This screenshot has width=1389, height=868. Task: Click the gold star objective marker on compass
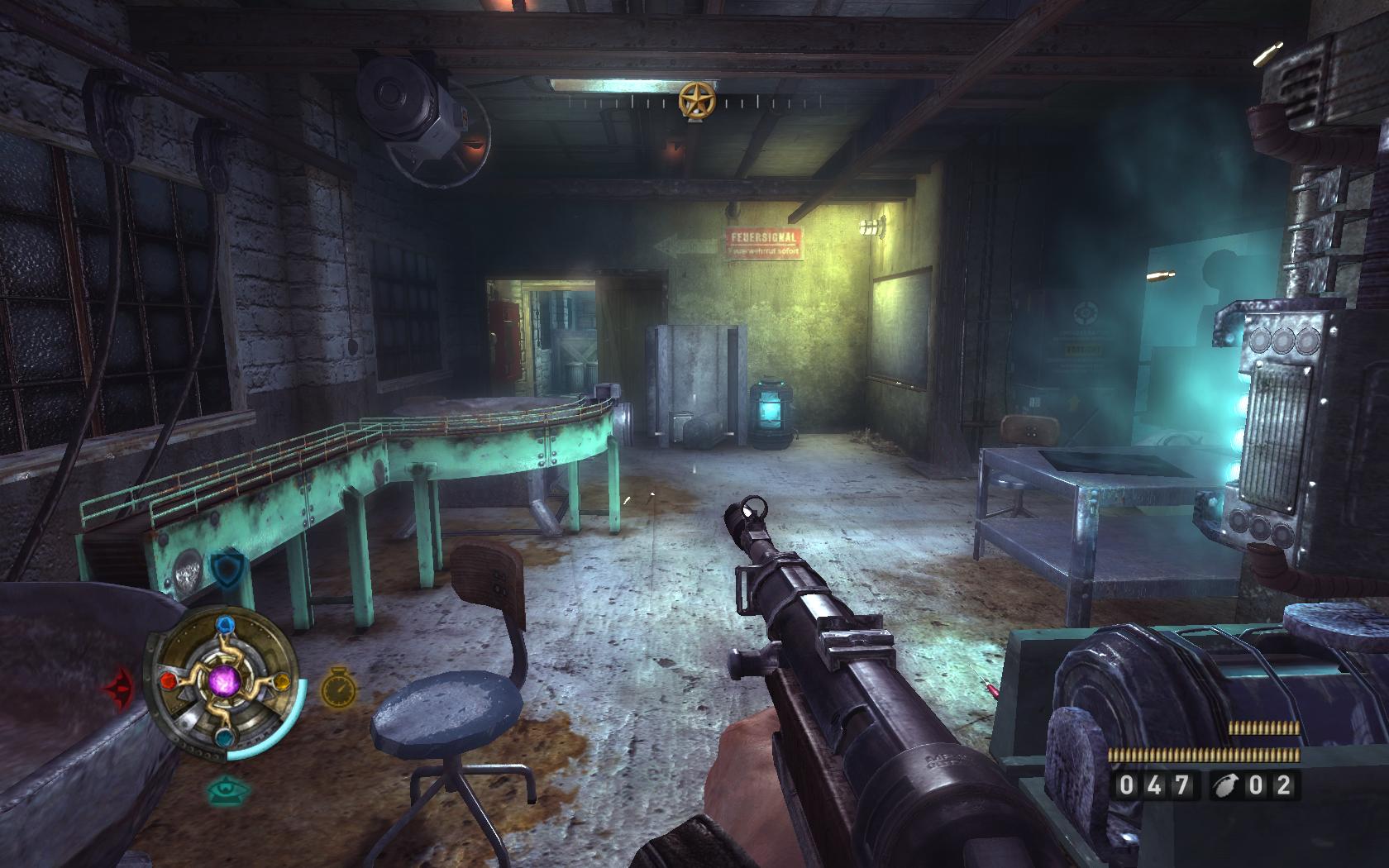click(695, 101)
